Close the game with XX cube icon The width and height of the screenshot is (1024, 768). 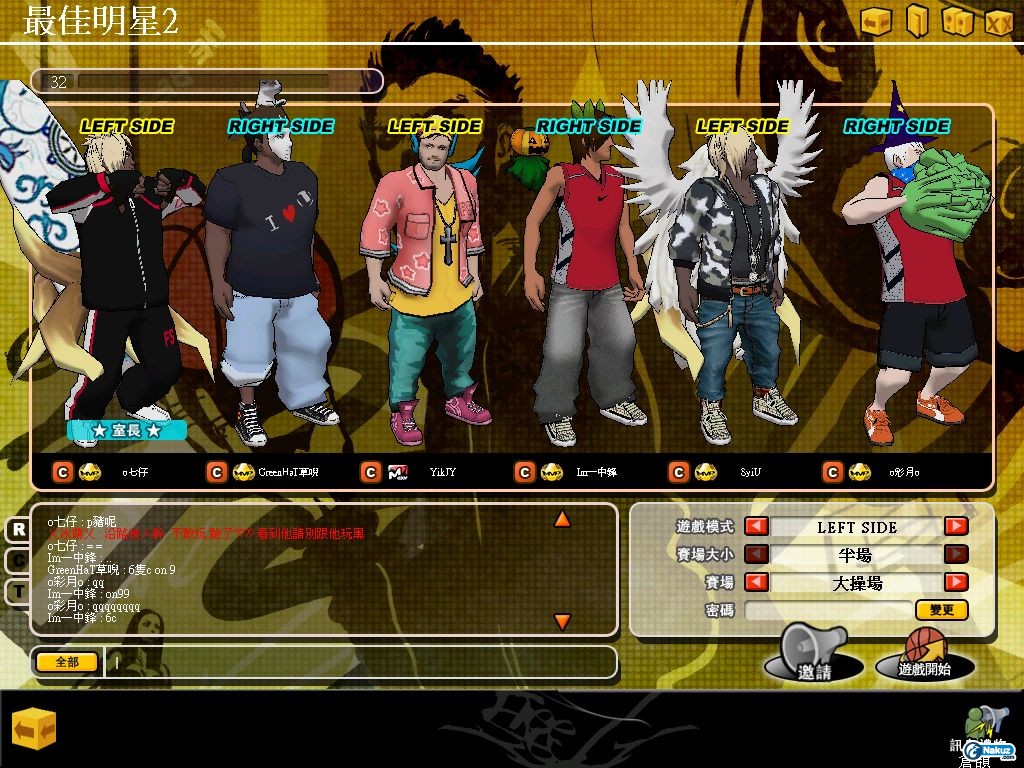click(x=999, y=21)
